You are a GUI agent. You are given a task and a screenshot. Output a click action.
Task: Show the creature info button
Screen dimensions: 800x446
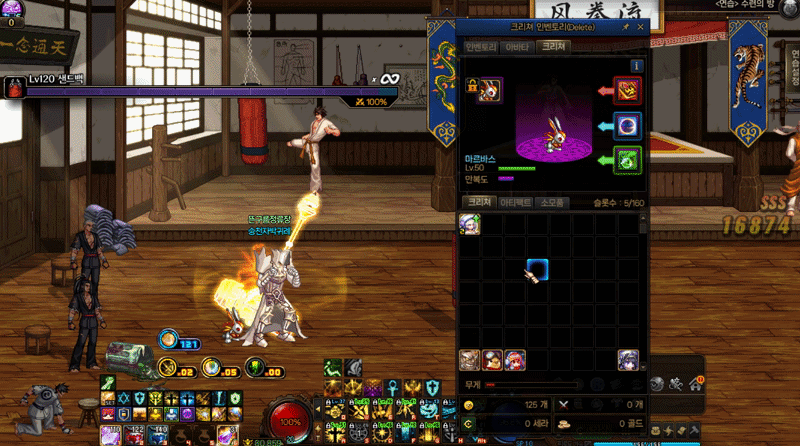tap(636, 66)
